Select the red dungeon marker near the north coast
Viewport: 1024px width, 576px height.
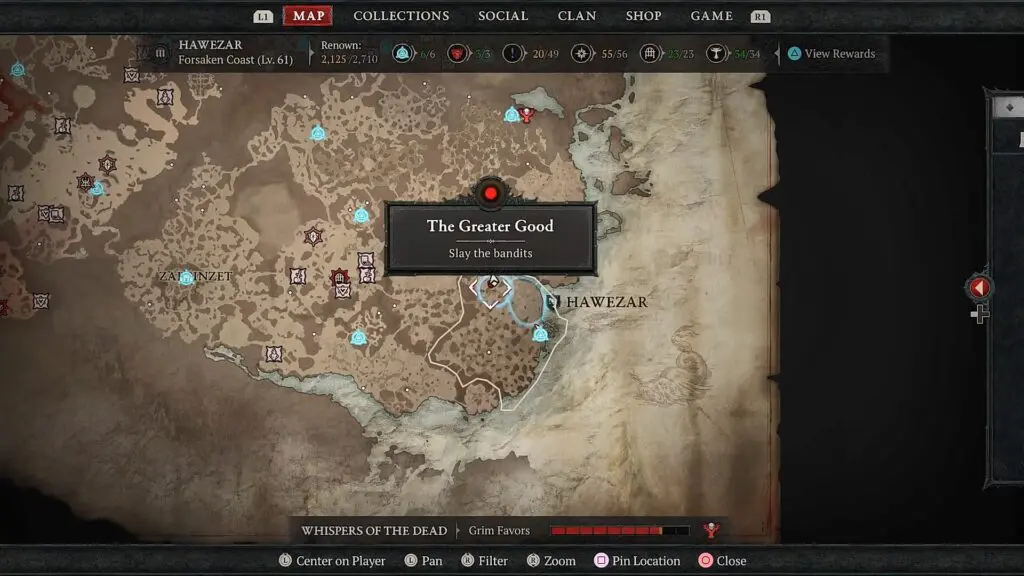point(527,115)
